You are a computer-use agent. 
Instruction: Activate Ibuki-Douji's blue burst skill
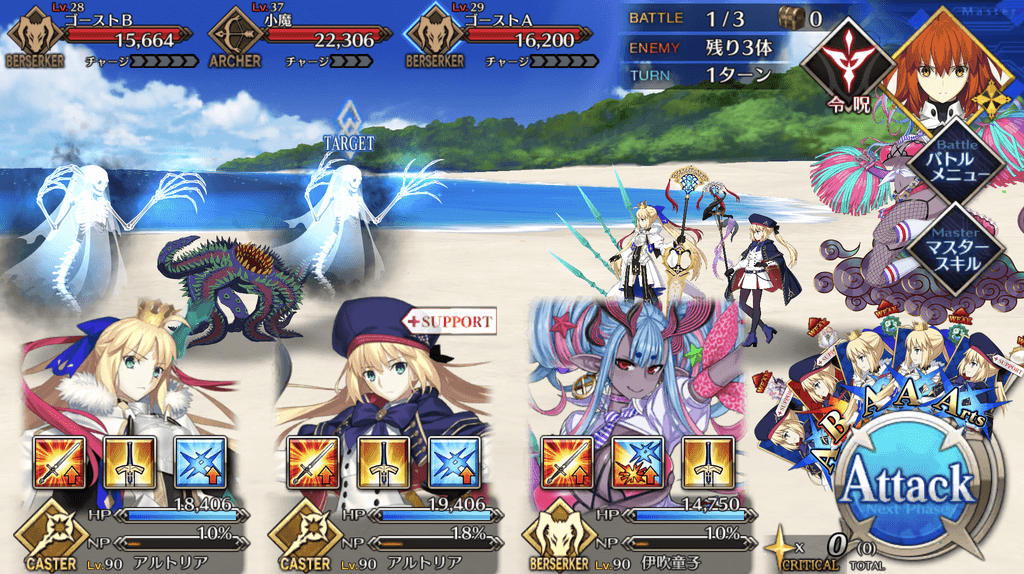[638, 462]
